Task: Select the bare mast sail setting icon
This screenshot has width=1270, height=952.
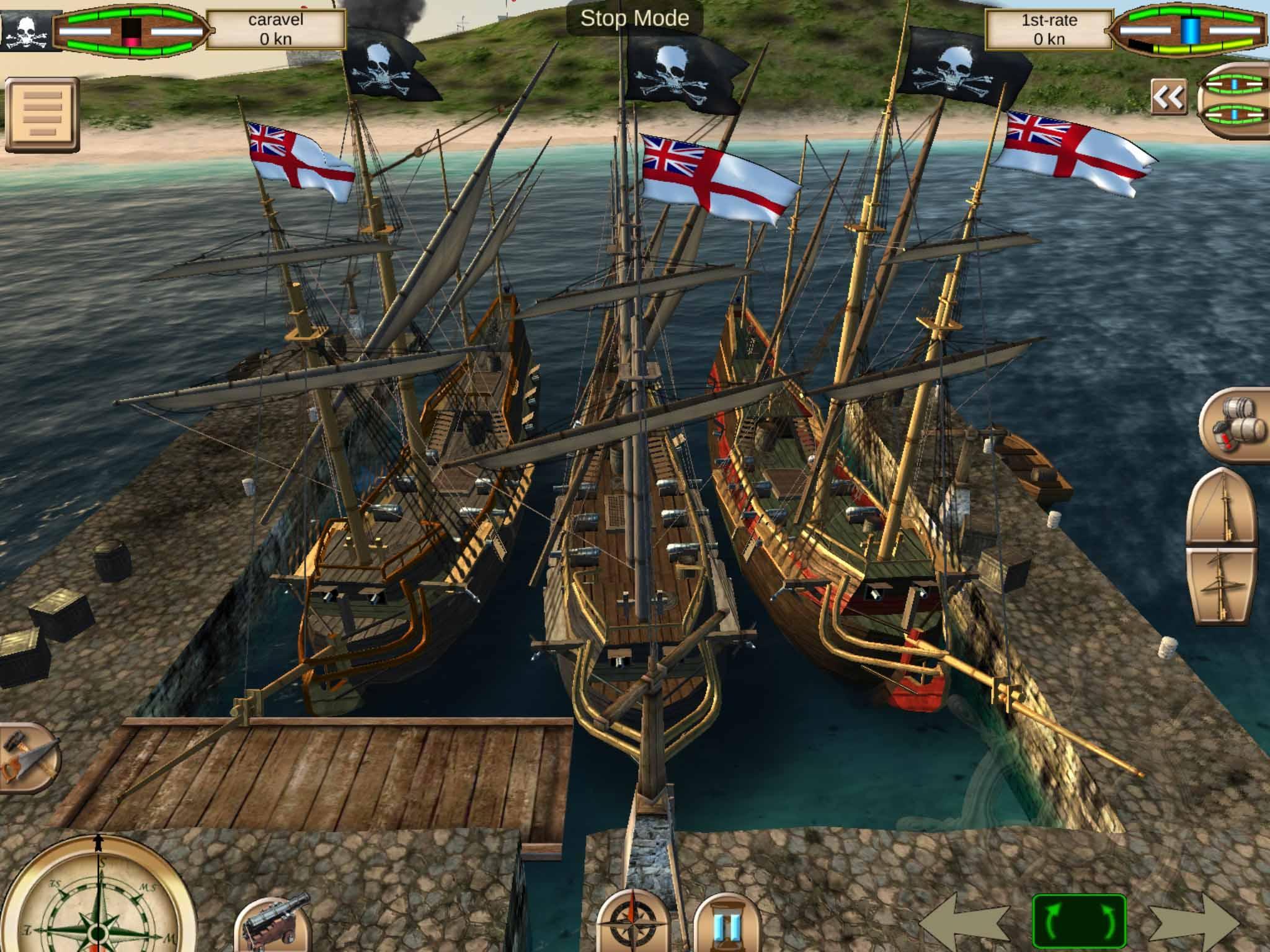Action: click(x=1223, y=508)
